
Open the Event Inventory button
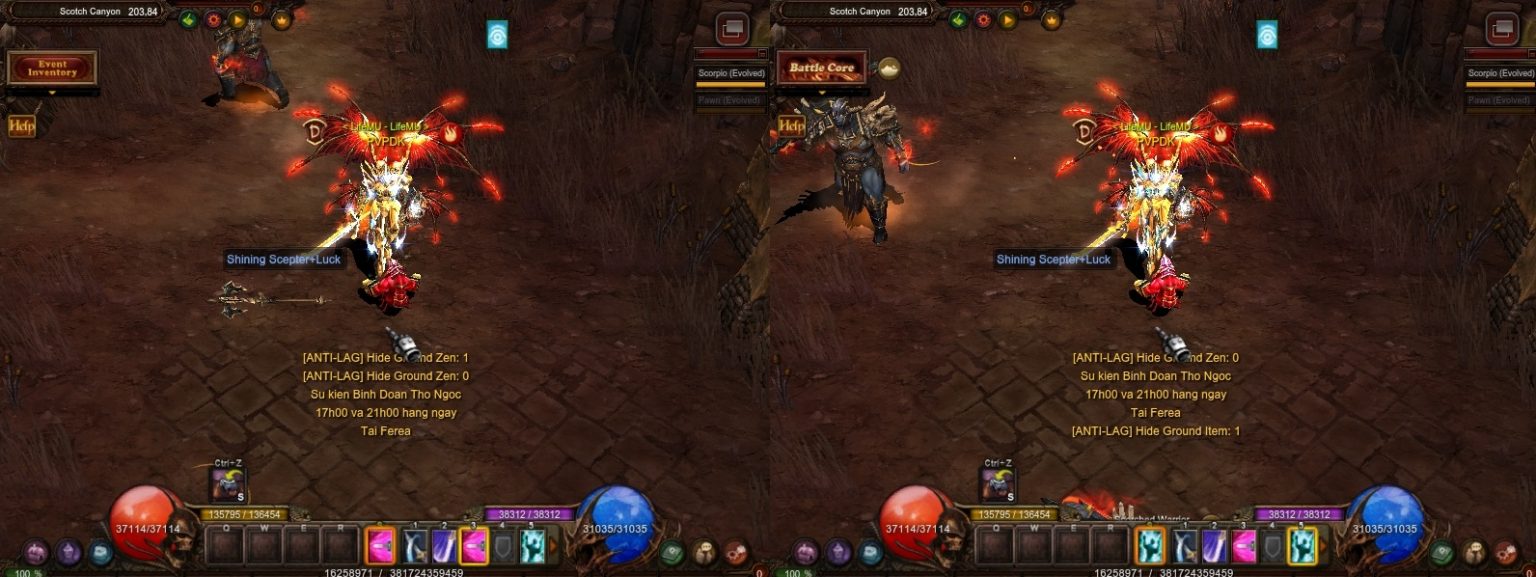click(52, 68)
